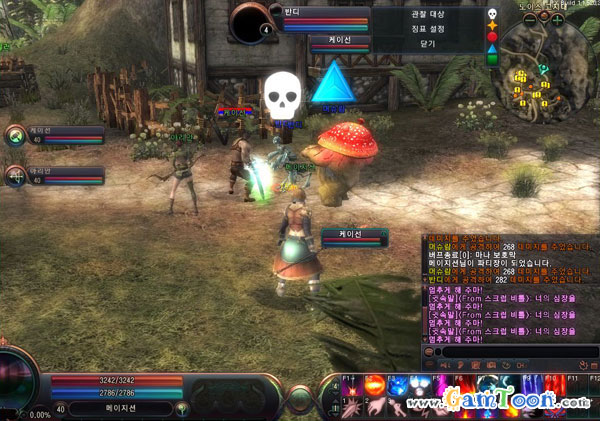Cast the F3 blue frost orb skill
Screen dimensions: 600x421
(x=398, y=386)
